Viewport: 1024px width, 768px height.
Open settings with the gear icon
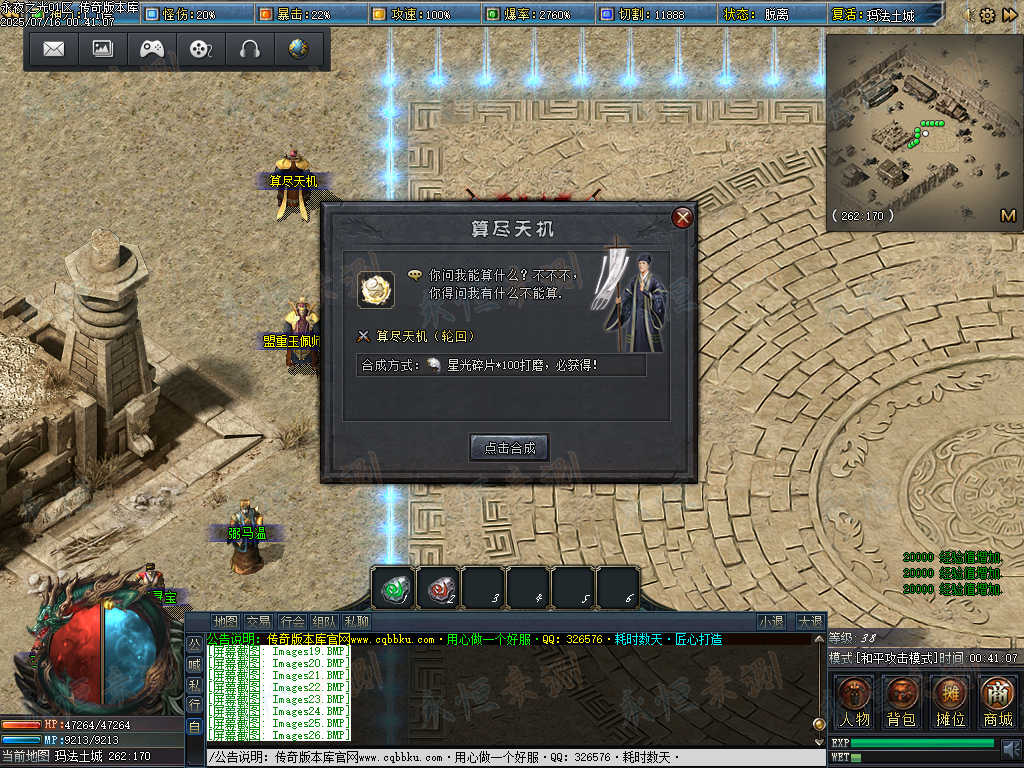[x=987, y=15]
